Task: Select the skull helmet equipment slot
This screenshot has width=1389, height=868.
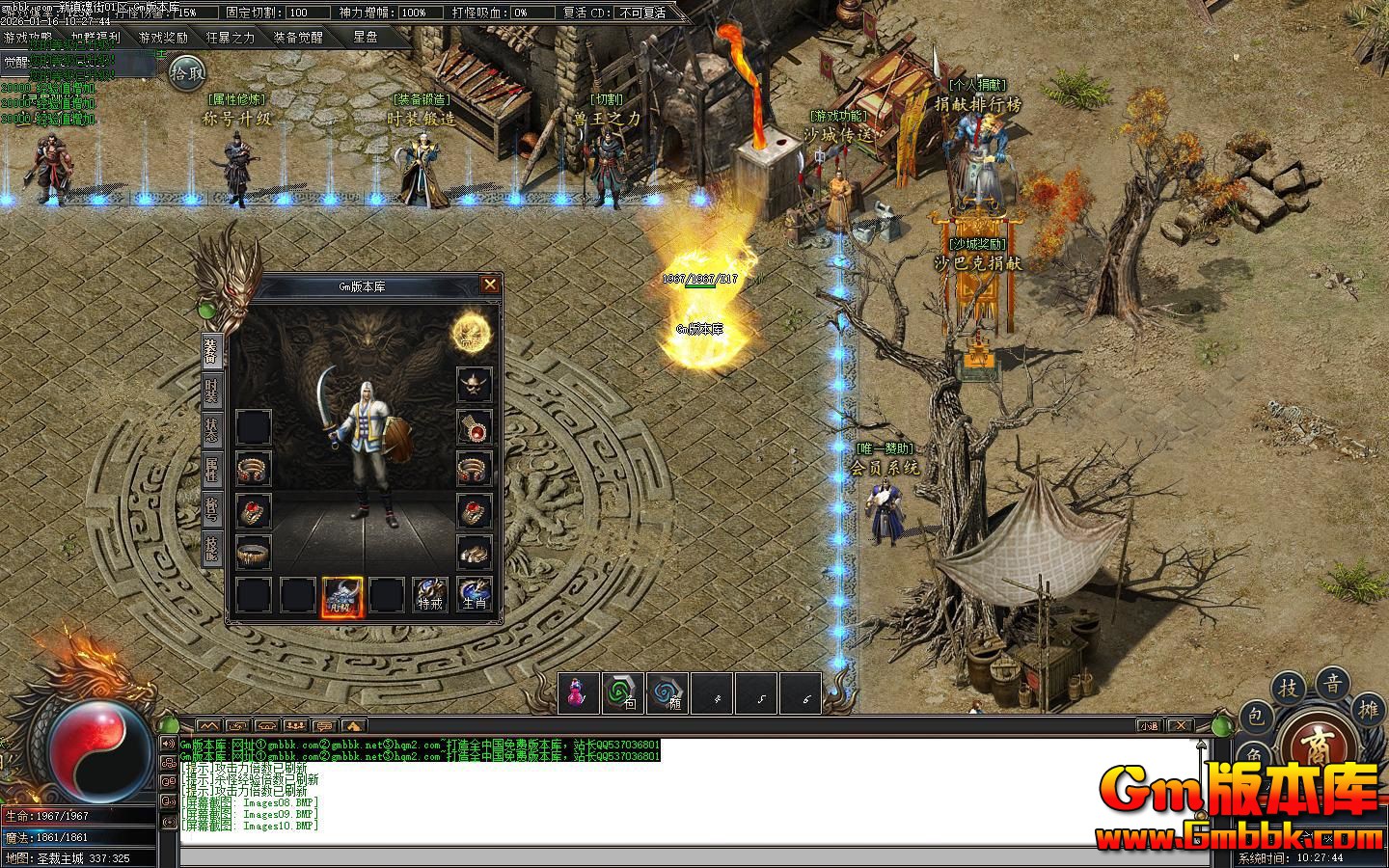Action: coord(474,386)
